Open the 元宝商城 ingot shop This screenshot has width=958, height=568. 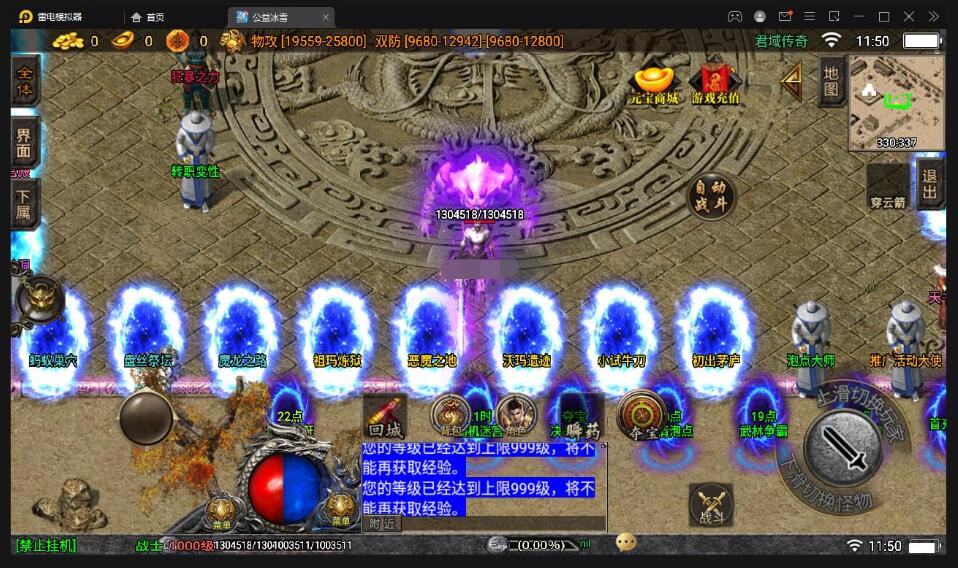coord(654,83)
